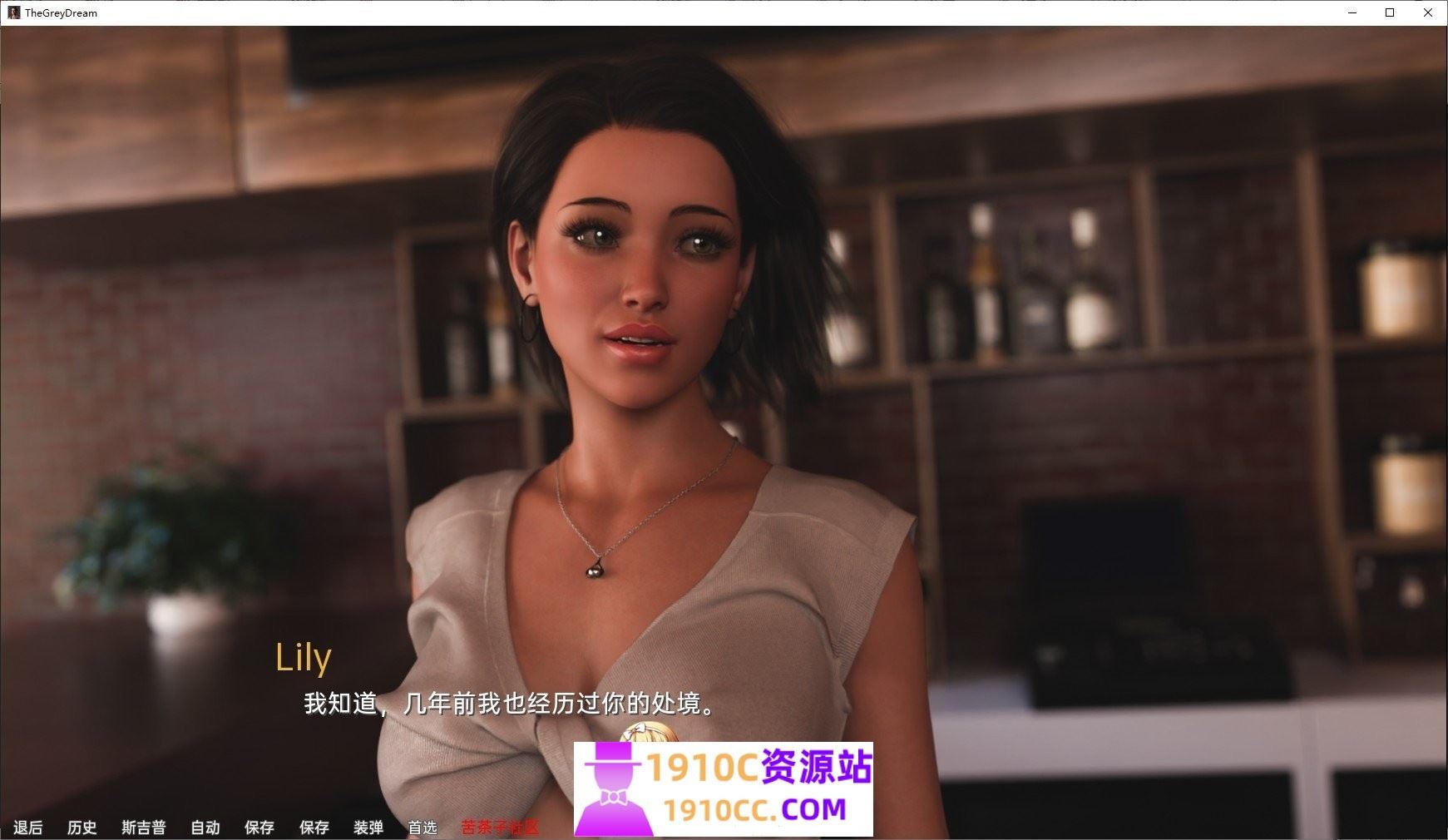The image size is (1448, 840).
Task: Toggle 斯吉普 (Skip) mode on
Action: tap(143, 828)
